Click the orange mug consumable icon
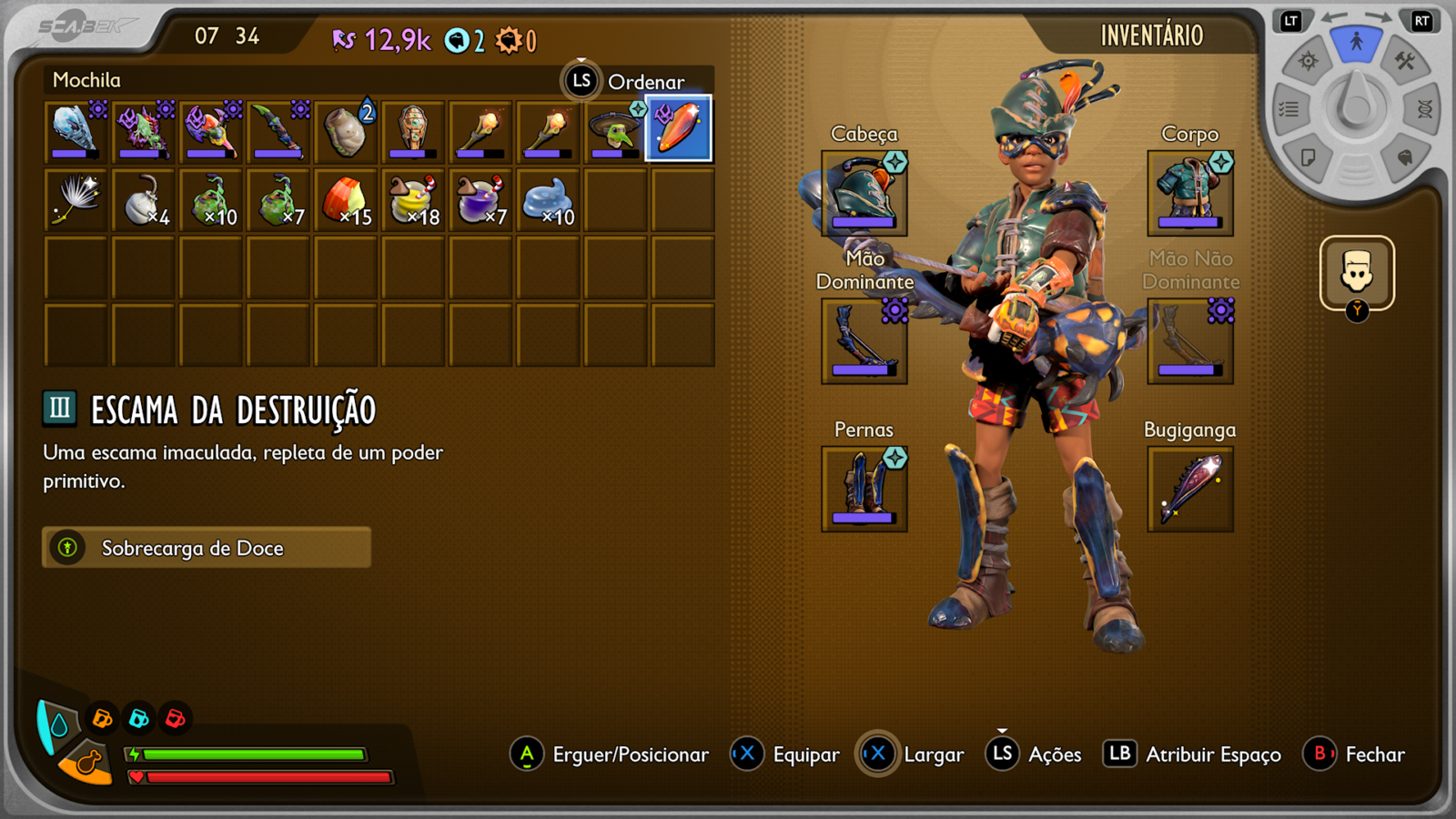This screenshot has width=1456, height=819. coord(102,718)
